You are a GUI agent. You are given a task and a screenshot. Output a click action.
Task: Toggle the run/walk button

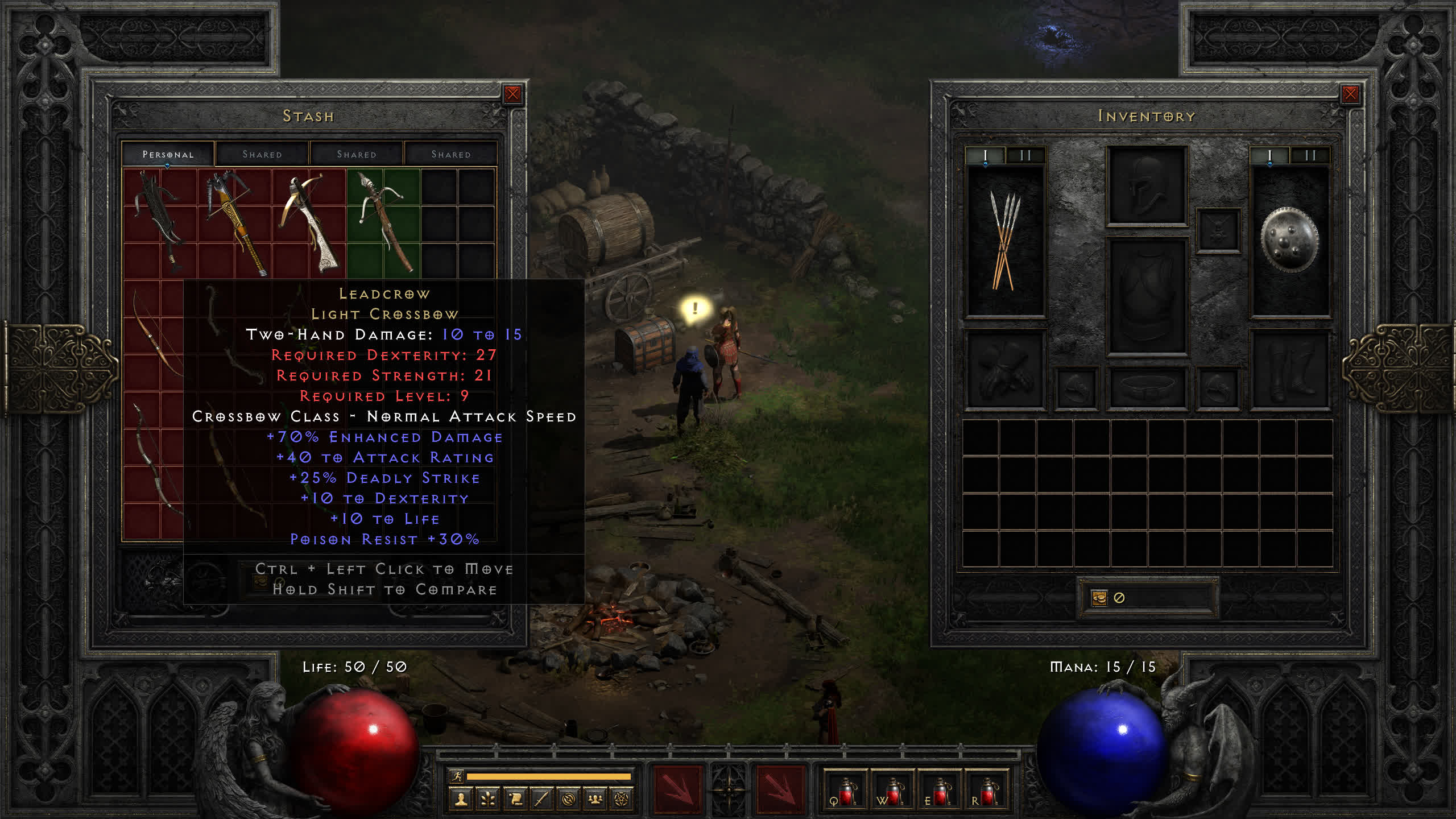(457, 776)
